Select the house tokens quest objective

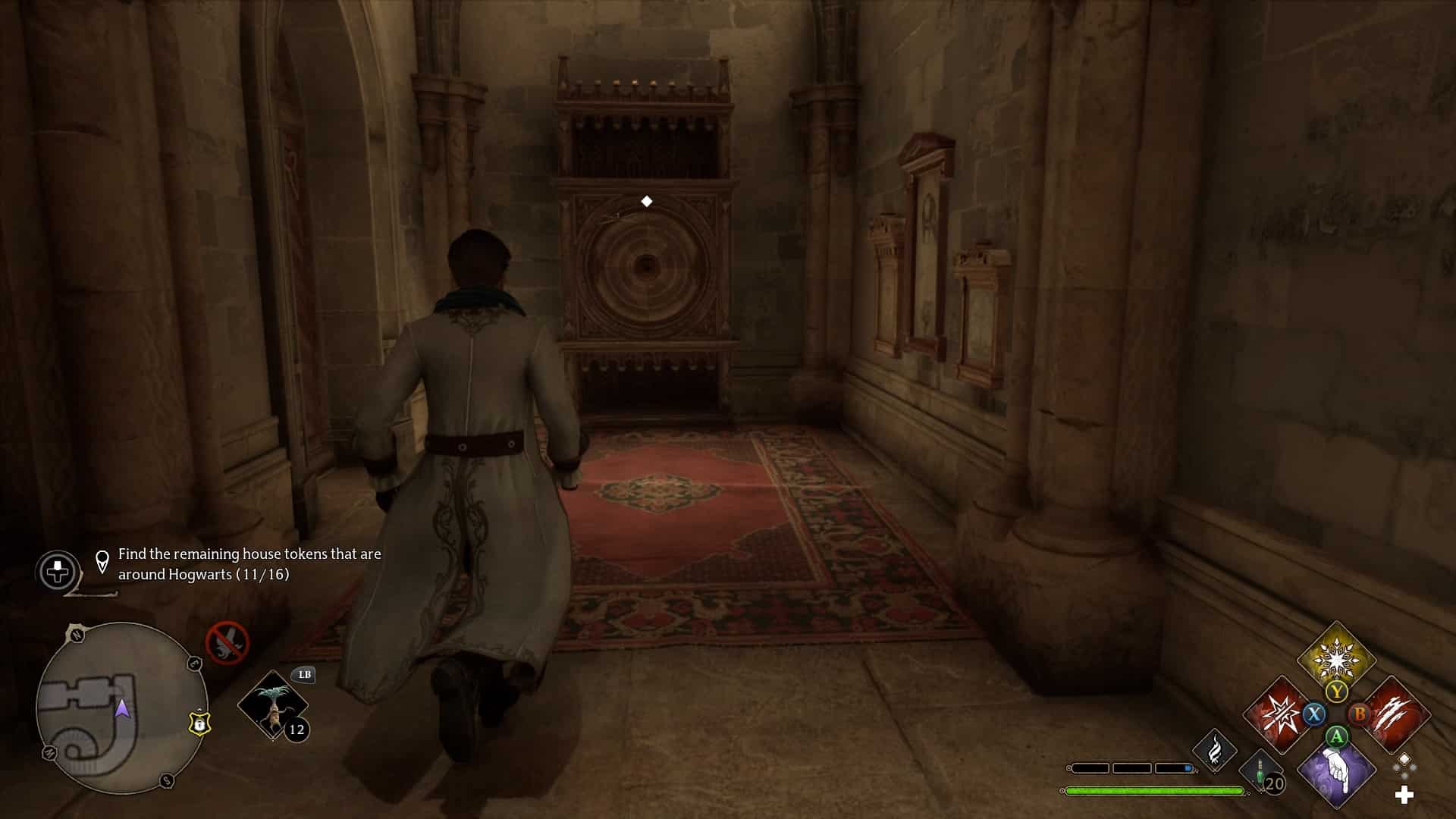249,564
